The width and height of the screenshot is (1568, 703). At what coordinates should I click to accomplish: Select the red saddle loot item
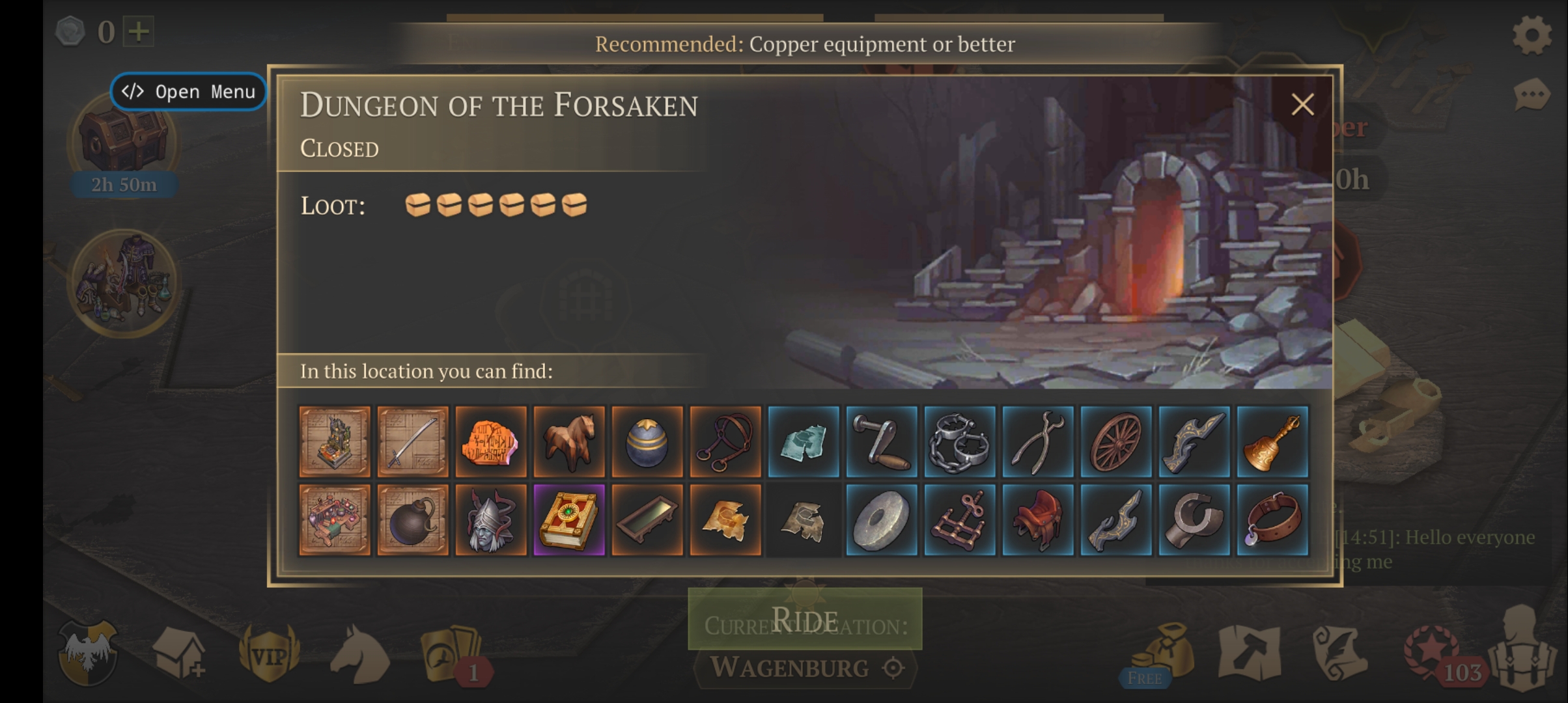click(x=1038, y=519)
